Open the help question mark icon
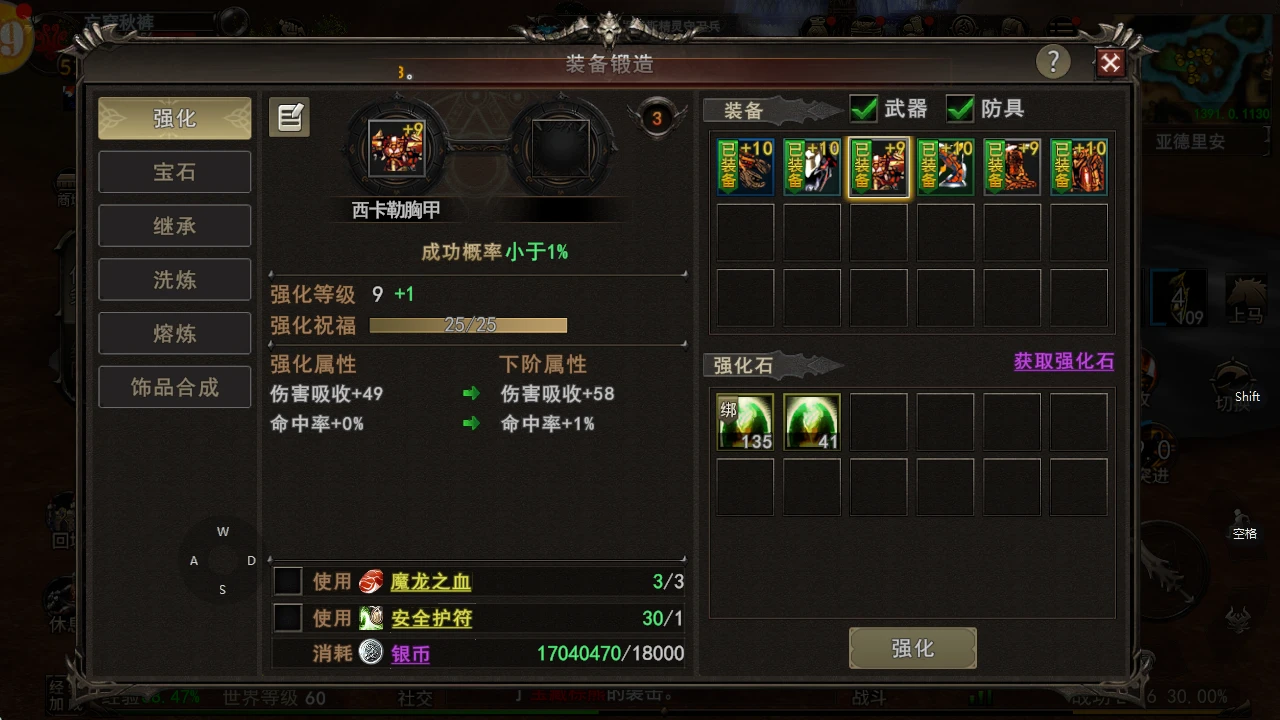1280x720 pixels. click(1053, 62)
